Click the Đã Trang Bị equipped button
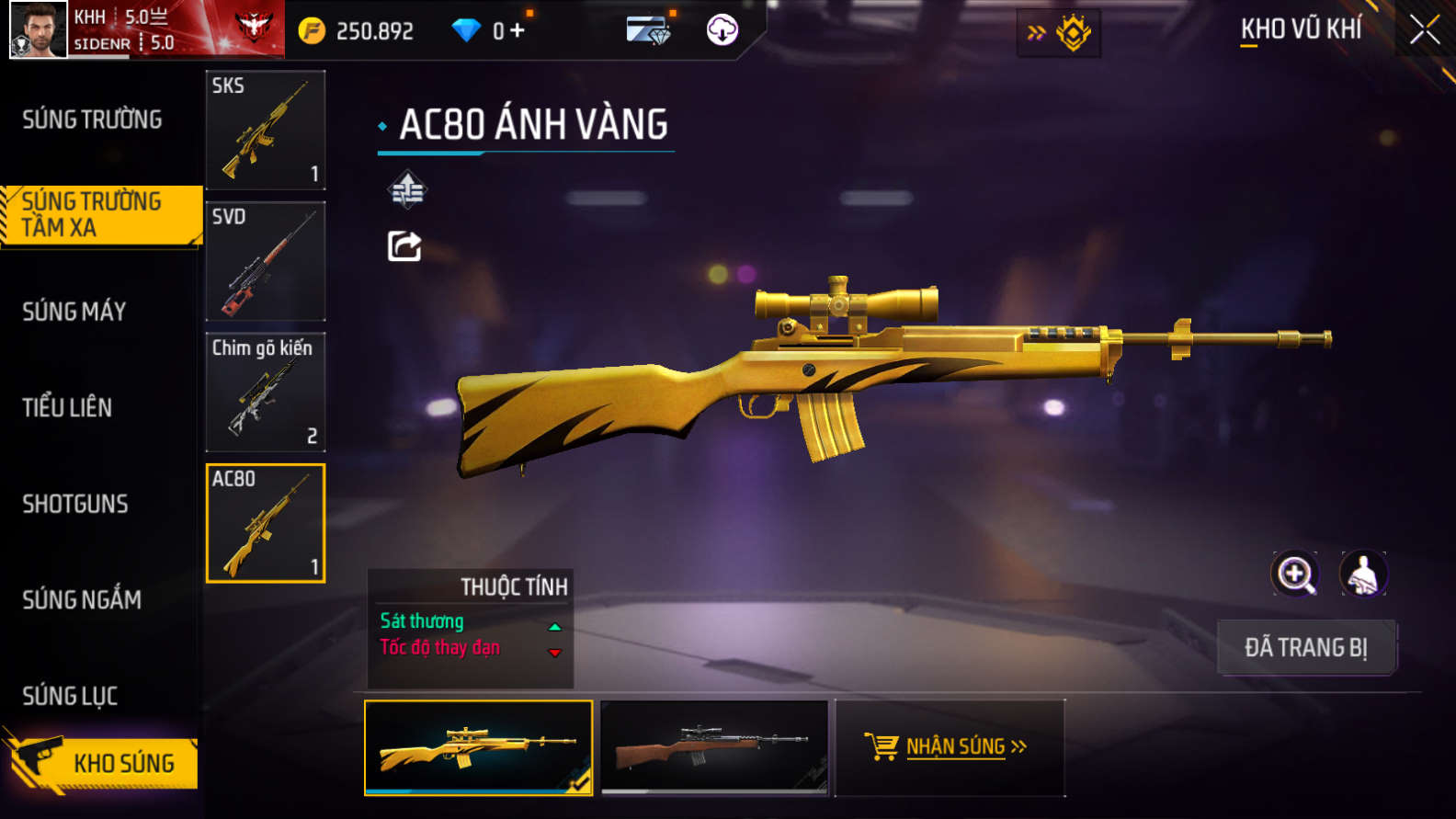The height and width of the screenshot is (819, 1456). coord(1305,647)
